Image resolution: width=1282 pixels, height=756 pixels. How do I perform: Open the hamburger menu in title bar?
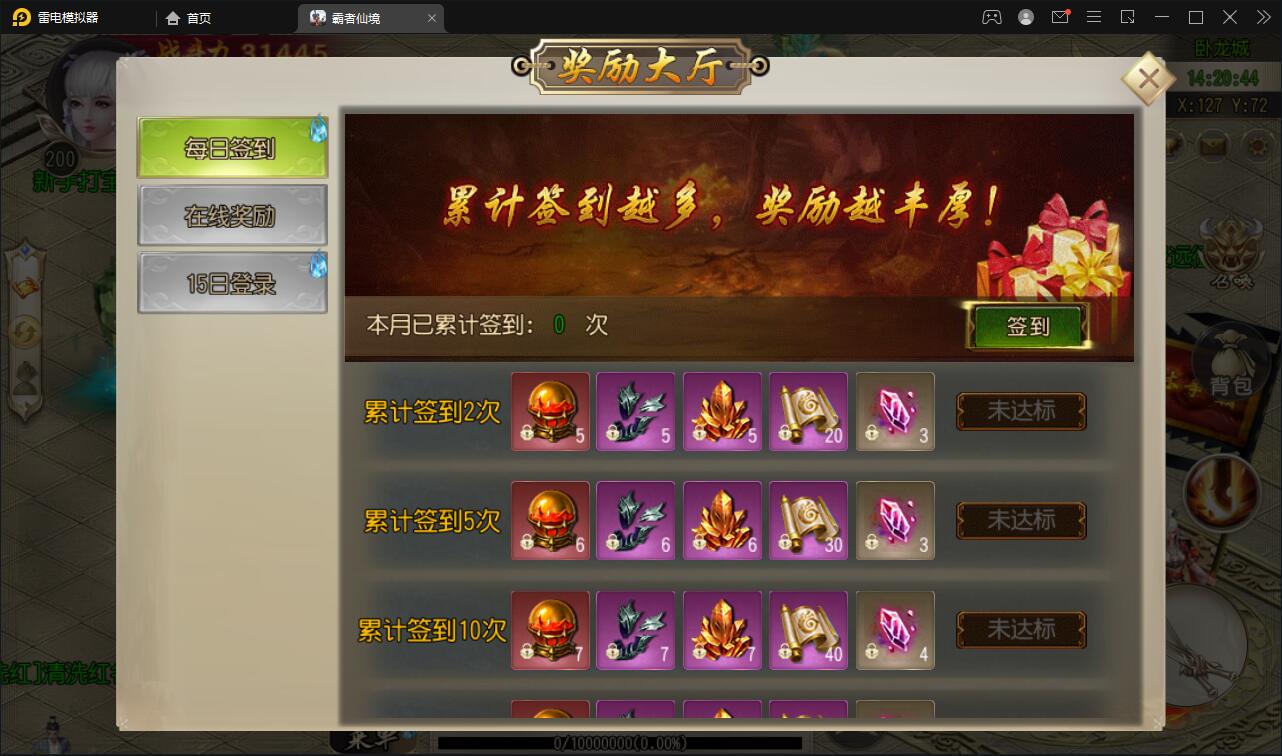point(1094,16)
